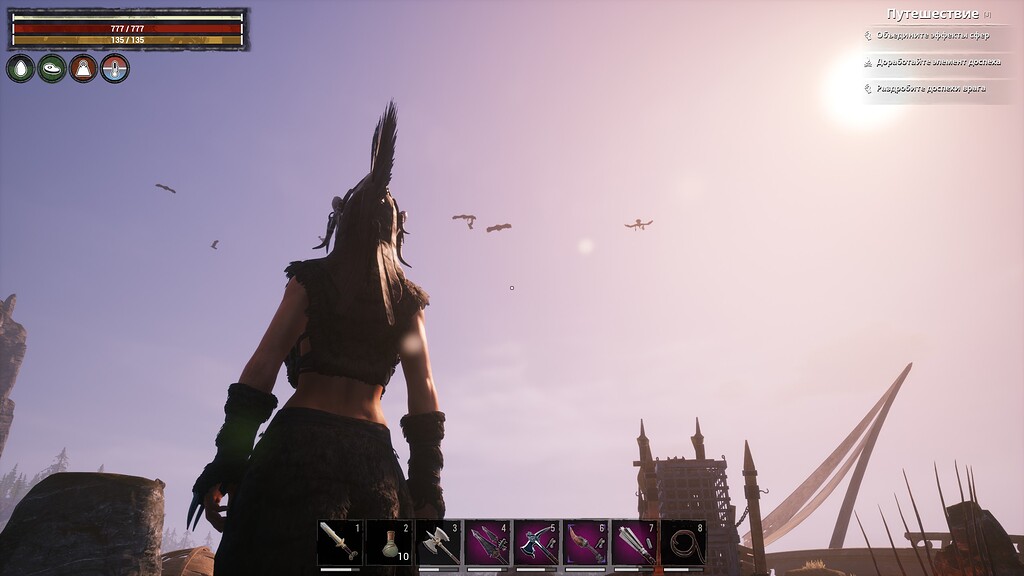Click the water drop thirst status icon
The height and width of the screenshot is (576, 1024).
[20, 68]
